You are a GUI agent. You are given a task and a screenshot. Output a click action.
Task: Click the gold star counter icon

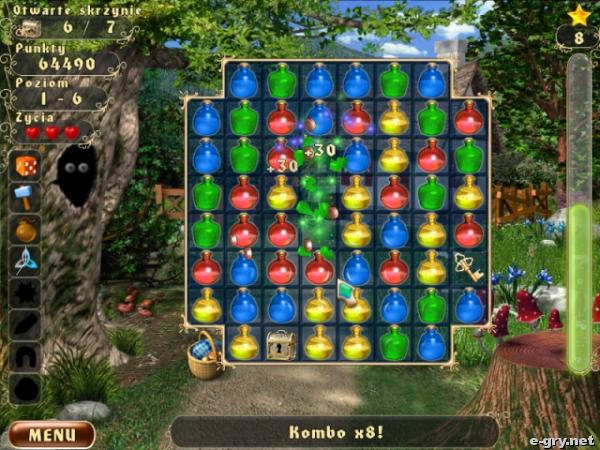[x=578, y=15]
